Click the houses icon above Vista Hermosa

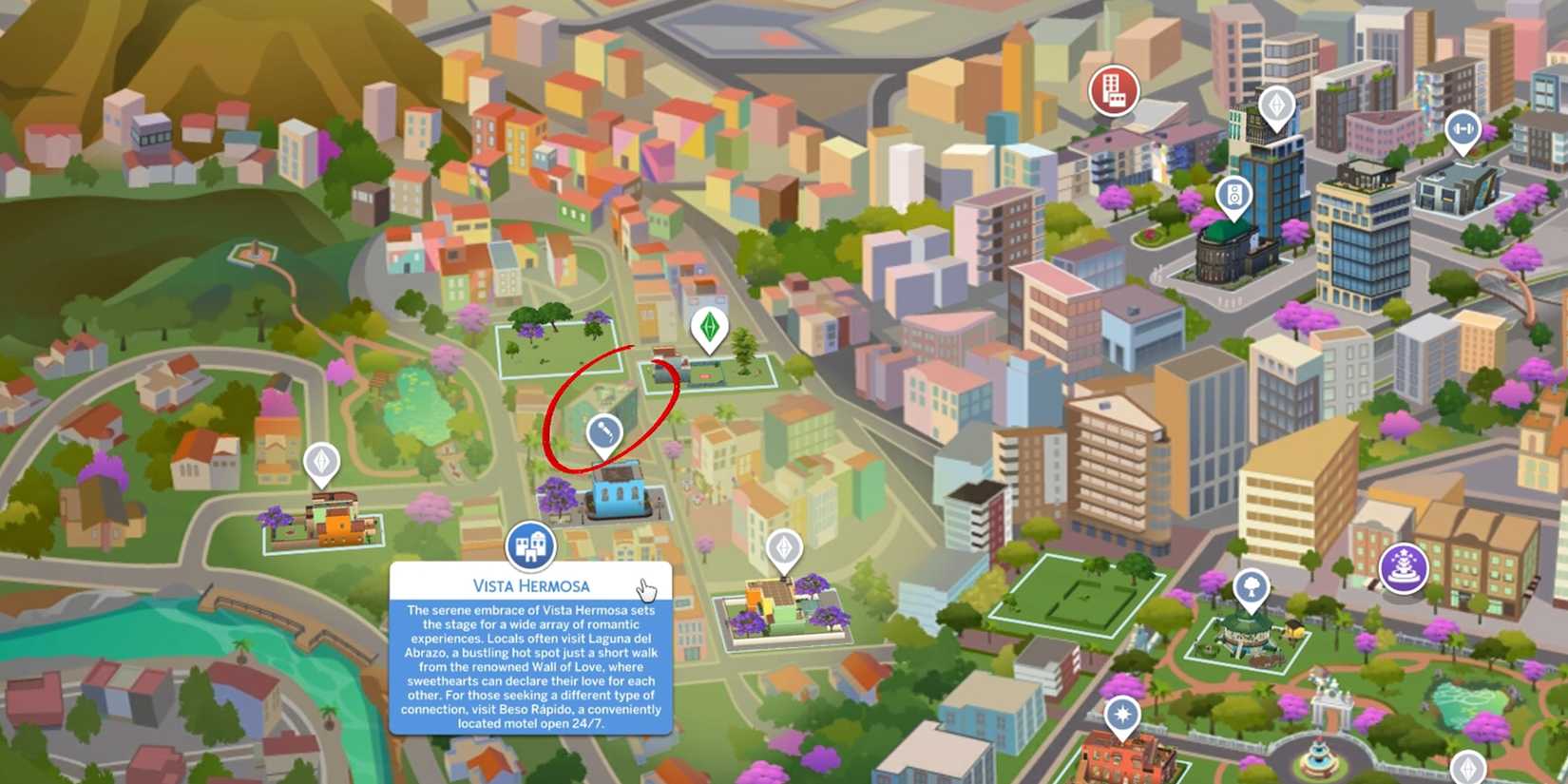(530, 544)
